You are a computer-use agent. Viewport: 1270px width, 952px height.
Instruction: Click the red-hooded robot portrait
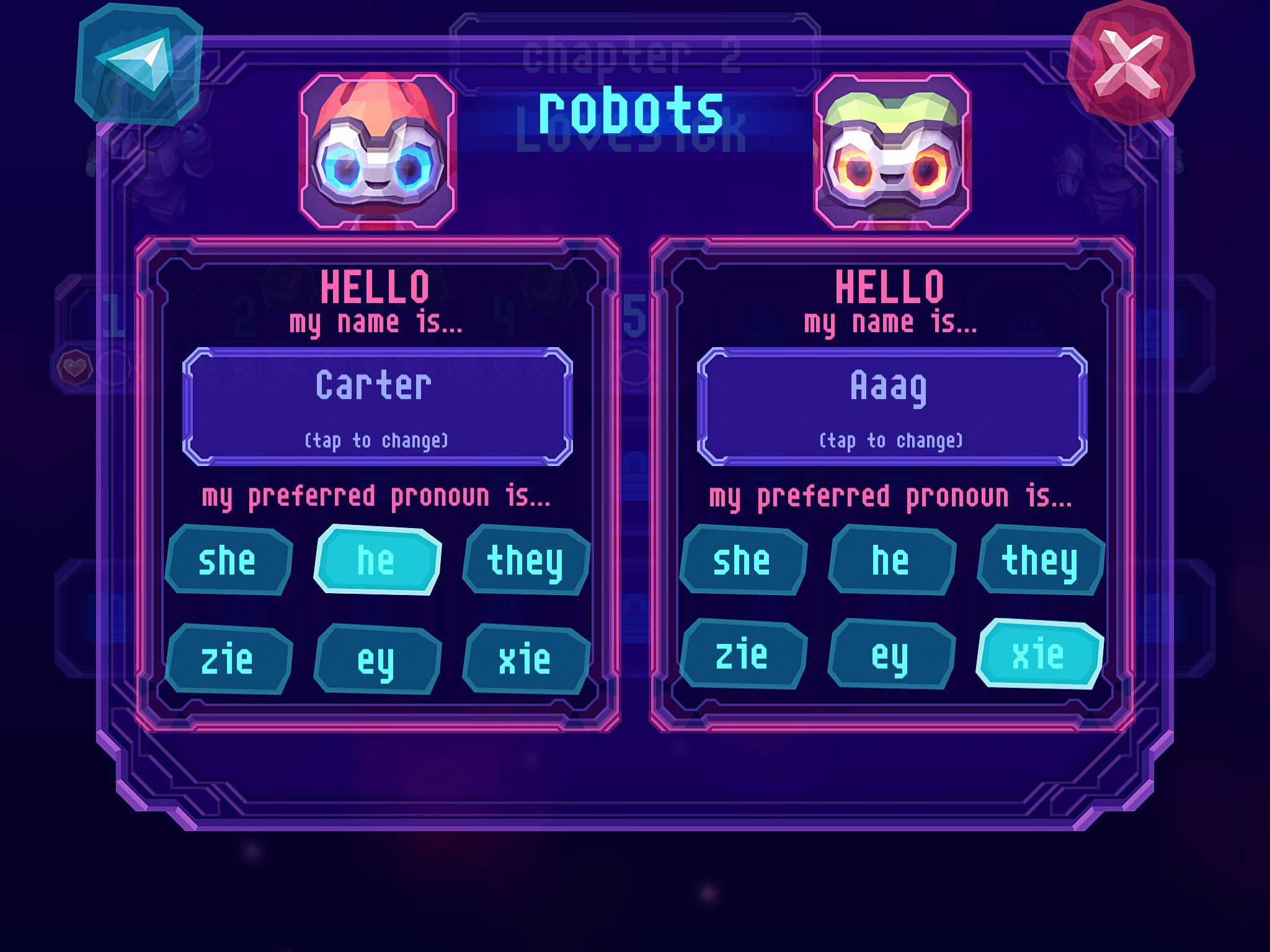(x=377, y=151)
